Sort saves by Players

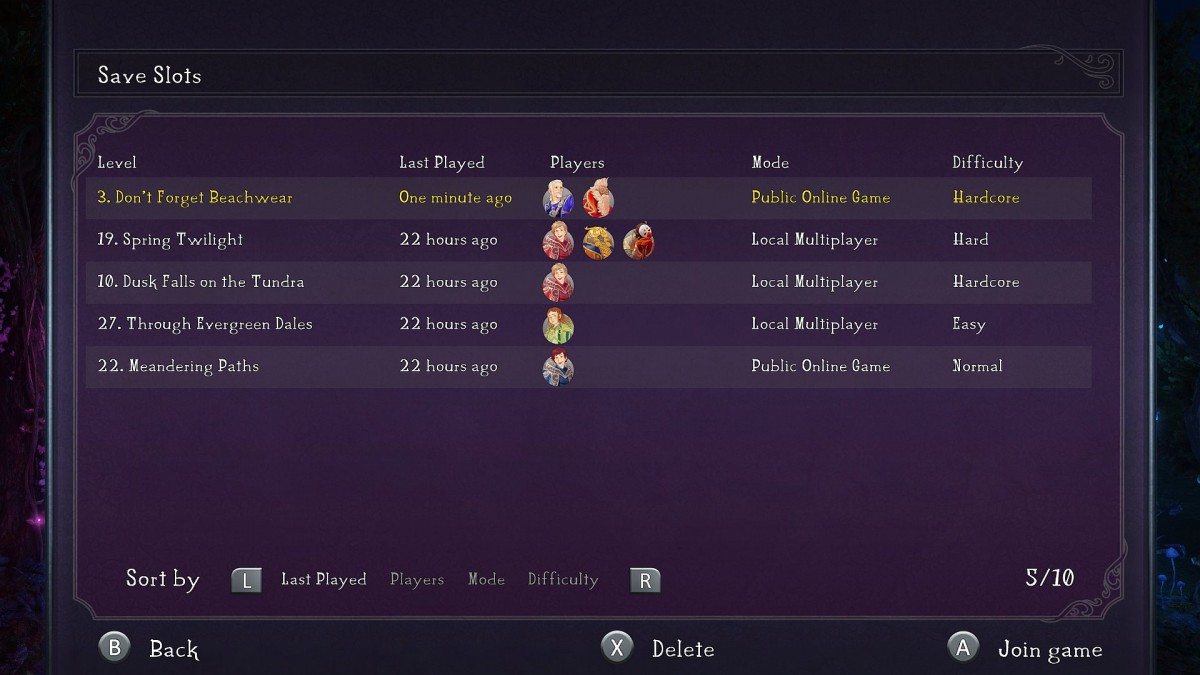[x=417, y=580]
